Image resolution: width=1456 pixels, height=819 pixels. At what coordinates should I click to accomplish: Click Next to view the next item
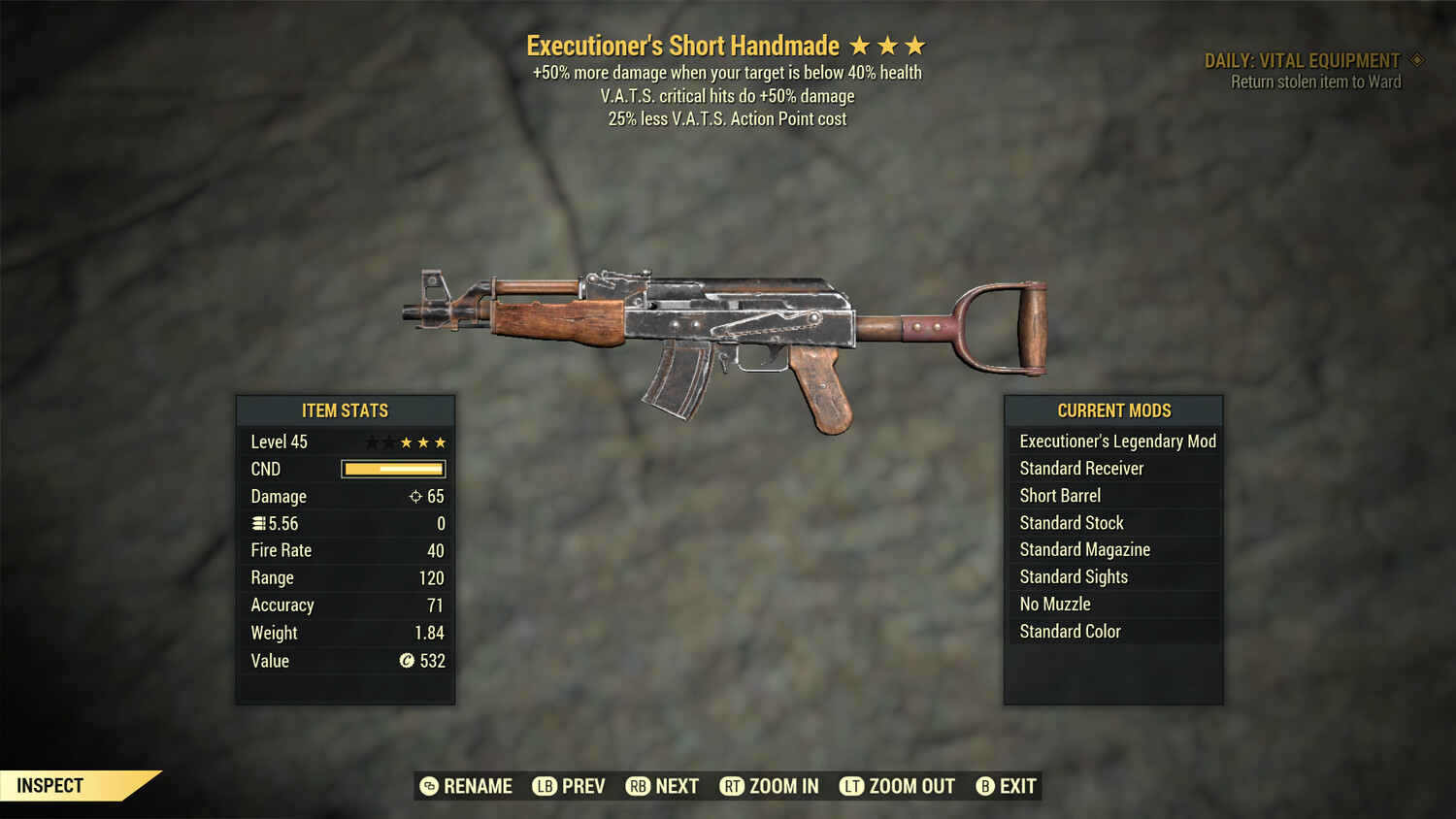tap(638, 786)
